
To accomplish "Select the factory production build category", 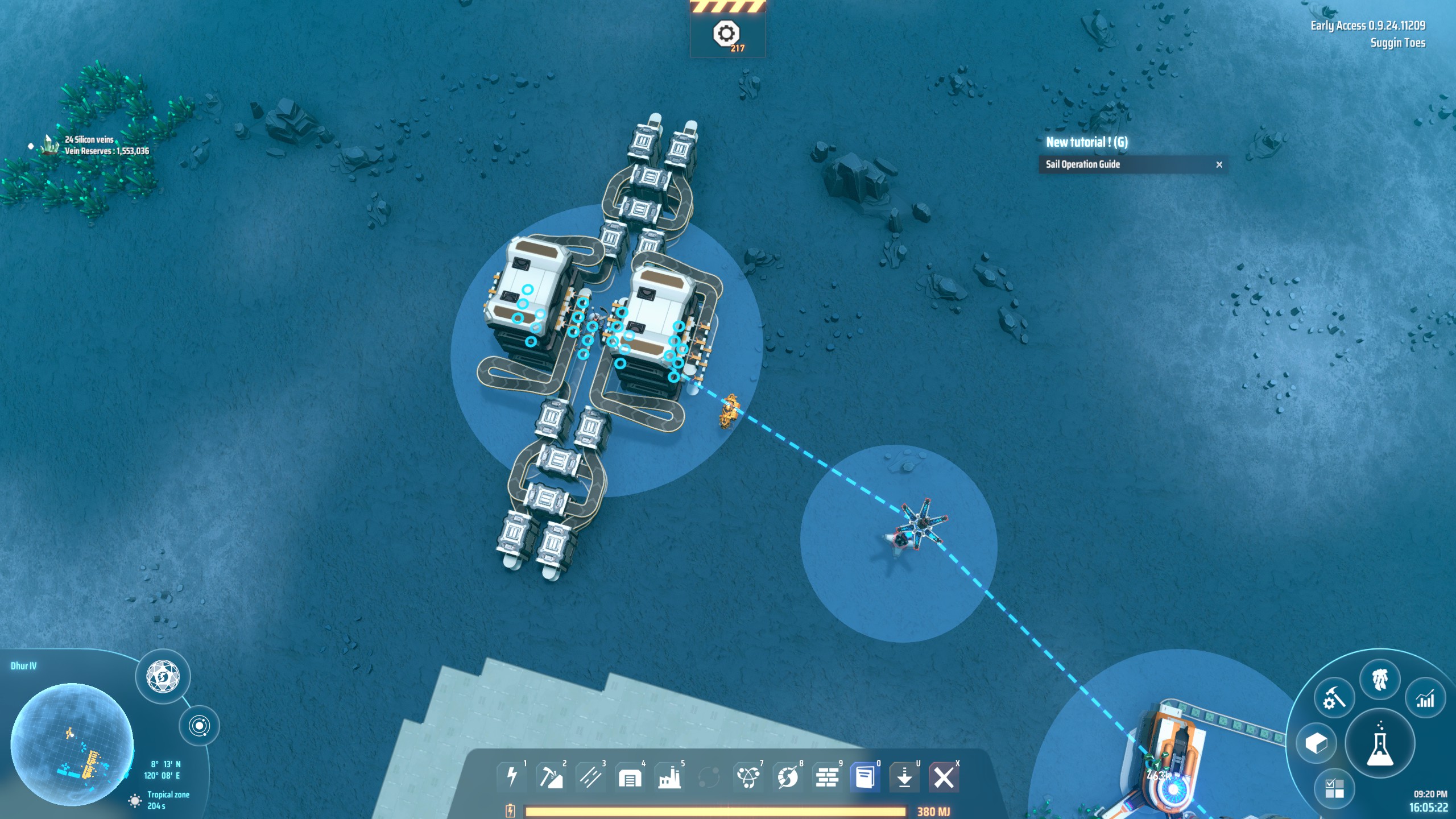I will tap(669, 777).
